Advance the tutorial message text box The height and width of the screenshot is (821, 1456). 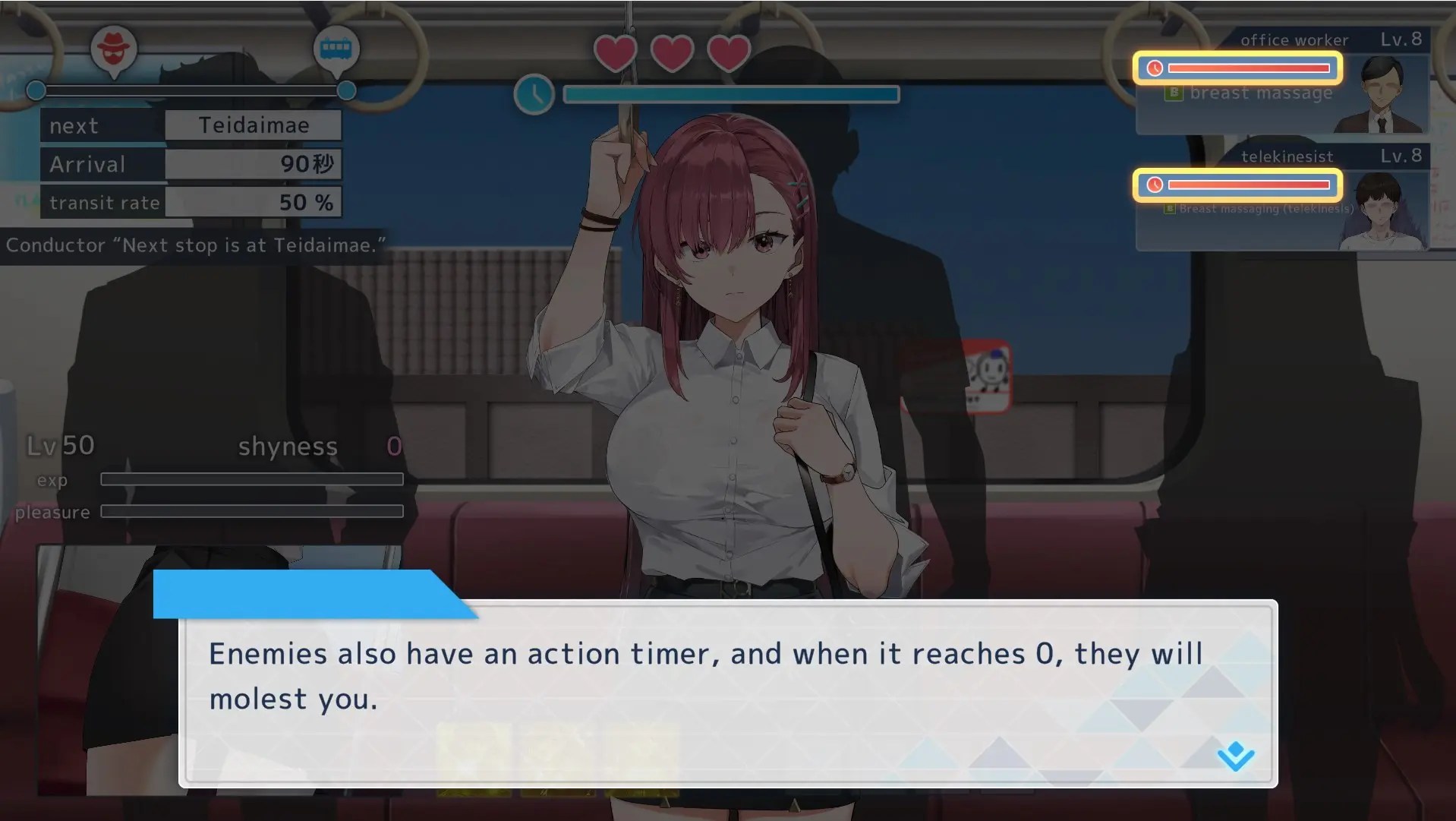pos(727,691)
